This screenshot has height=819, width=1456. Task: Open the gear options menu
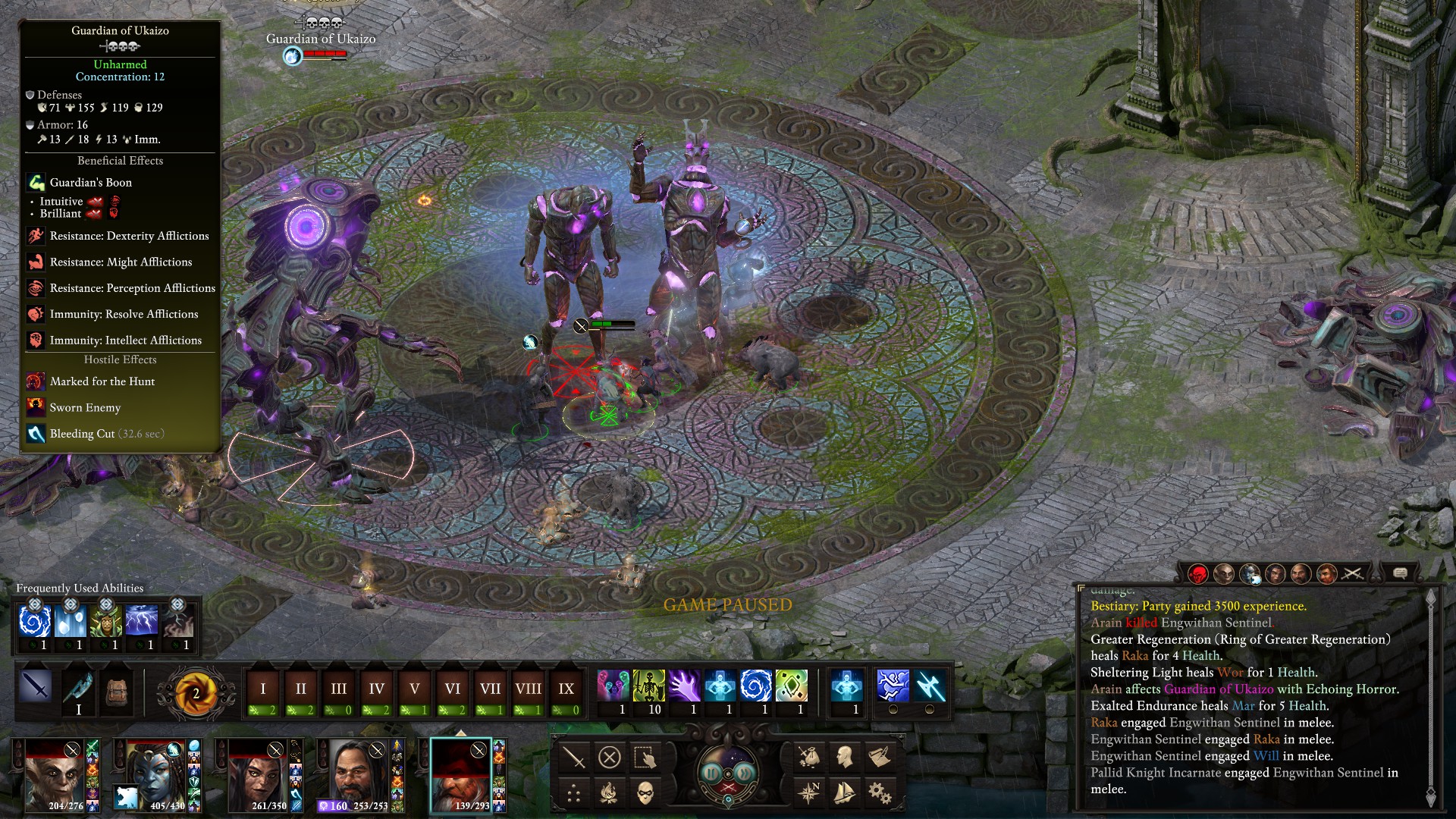point(880,793)
